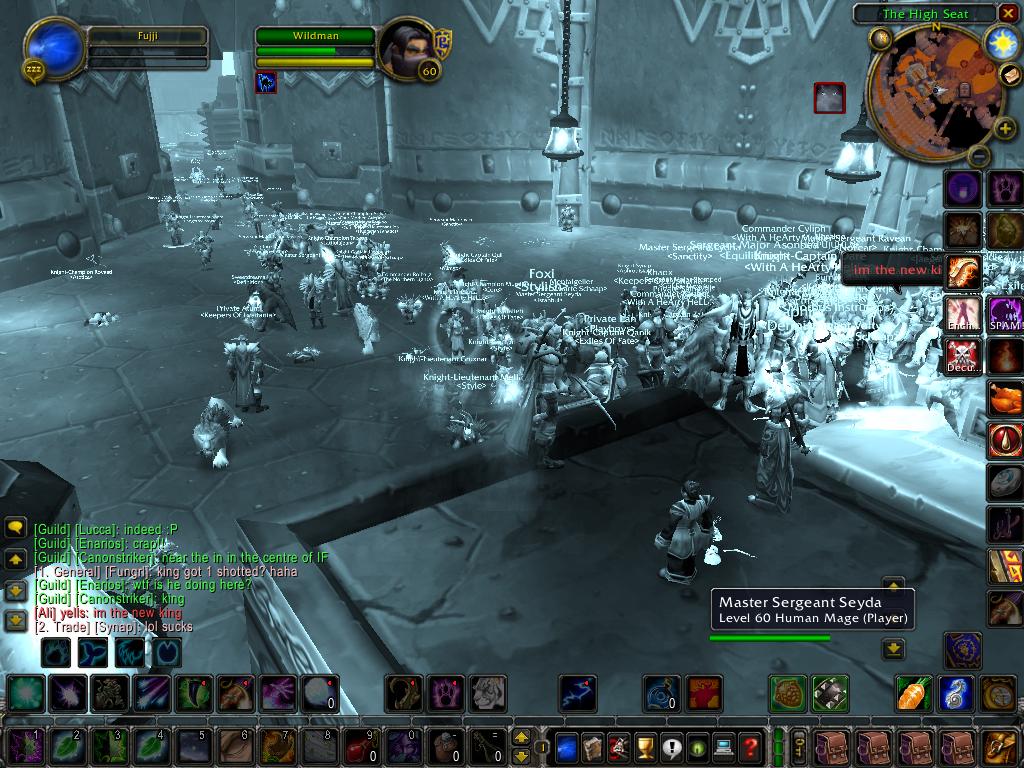The height and width of the screenshot is (768, 1024).
Task: Open the red question mark help button
Action: (x=749, y=746)
